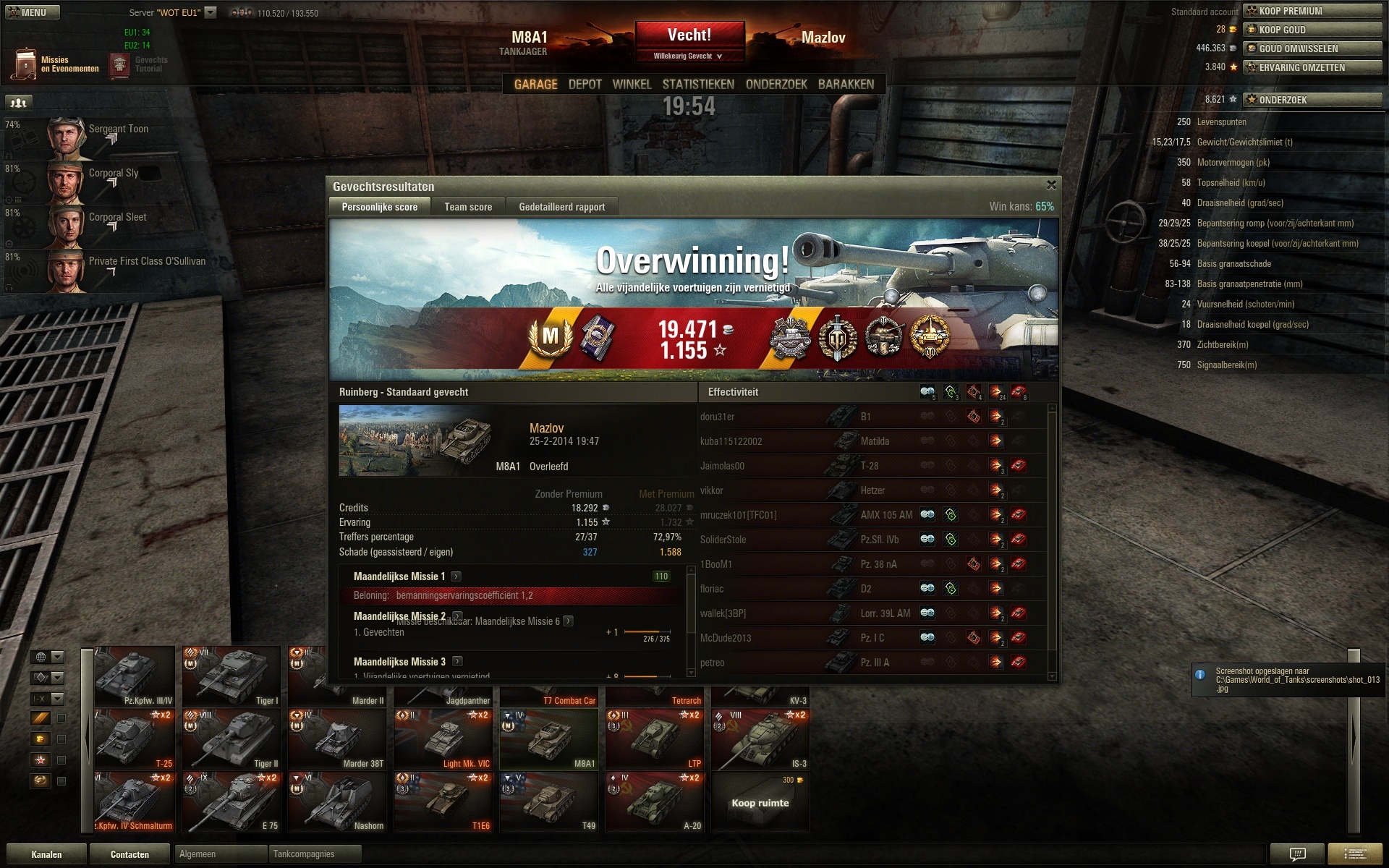Choose GOUD OMWISSELEN

1312,48
